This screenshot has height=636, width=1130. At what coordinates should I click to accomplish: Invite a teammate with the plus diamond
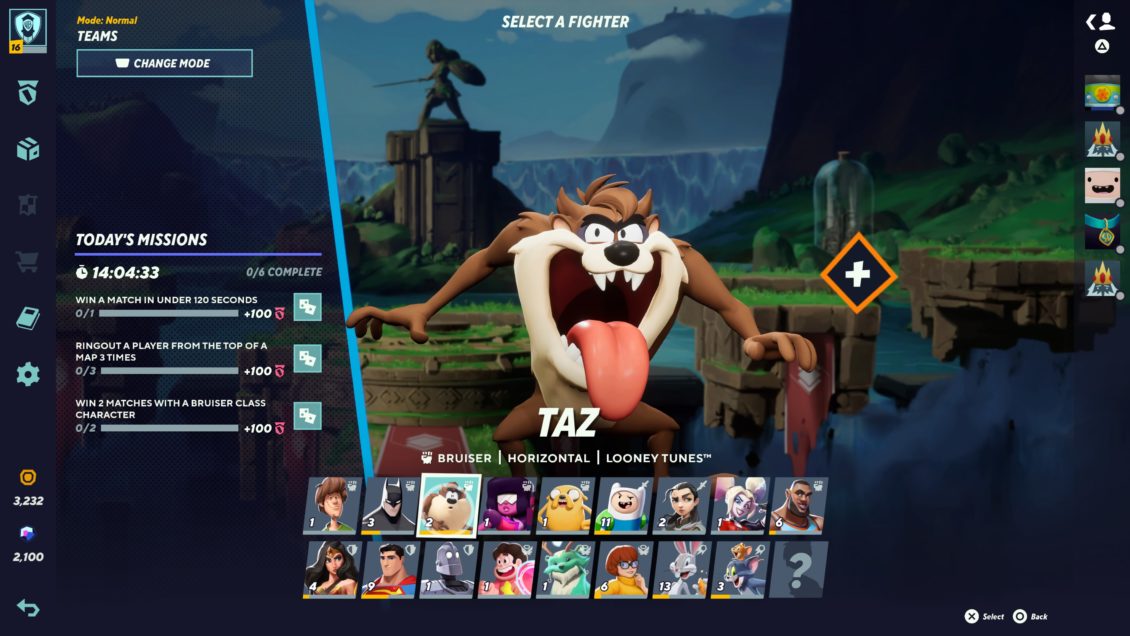[x=858, y=273]
